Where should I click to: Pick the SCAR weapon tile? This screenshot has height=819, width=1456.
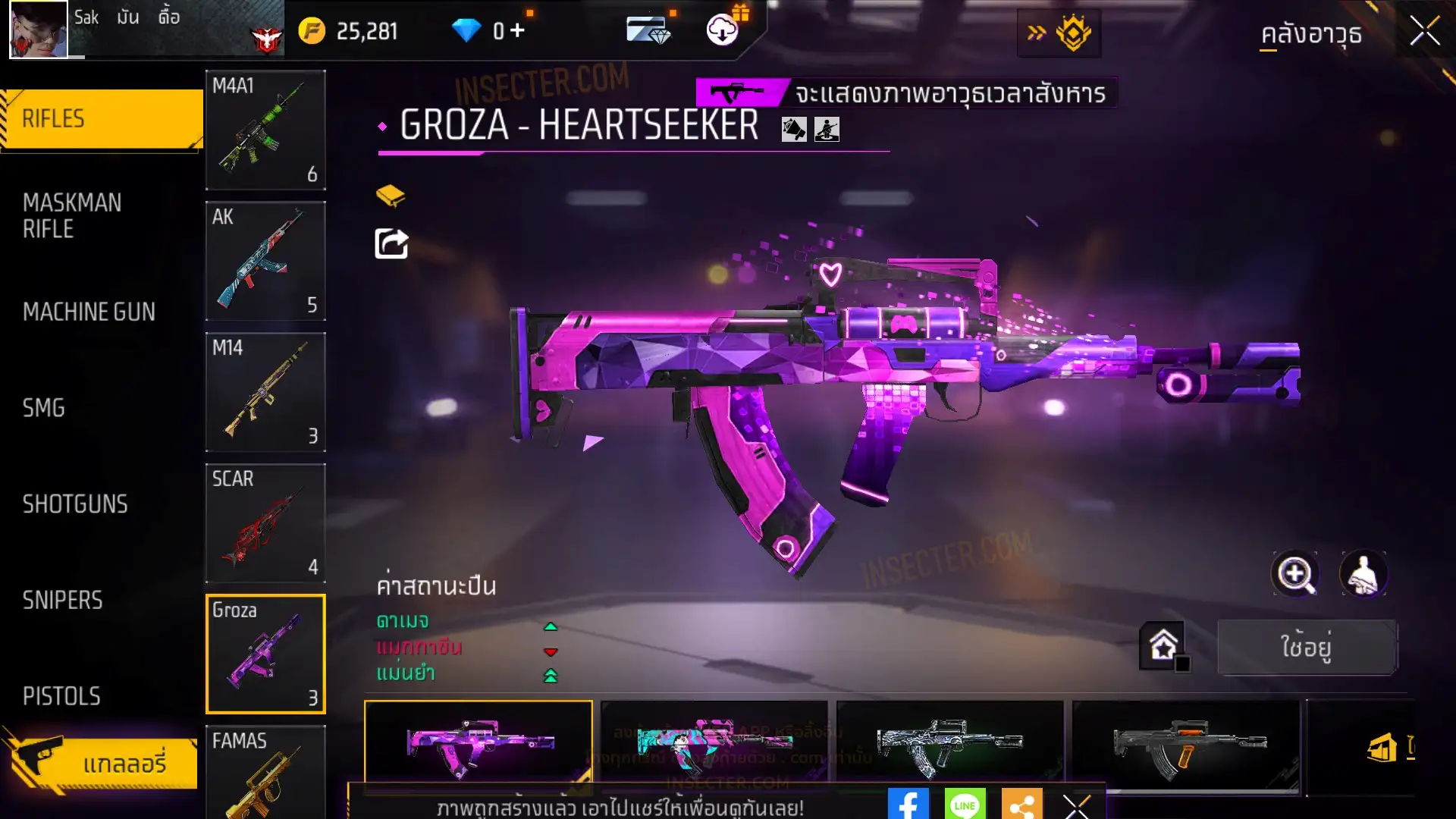(x=265, y=523)
